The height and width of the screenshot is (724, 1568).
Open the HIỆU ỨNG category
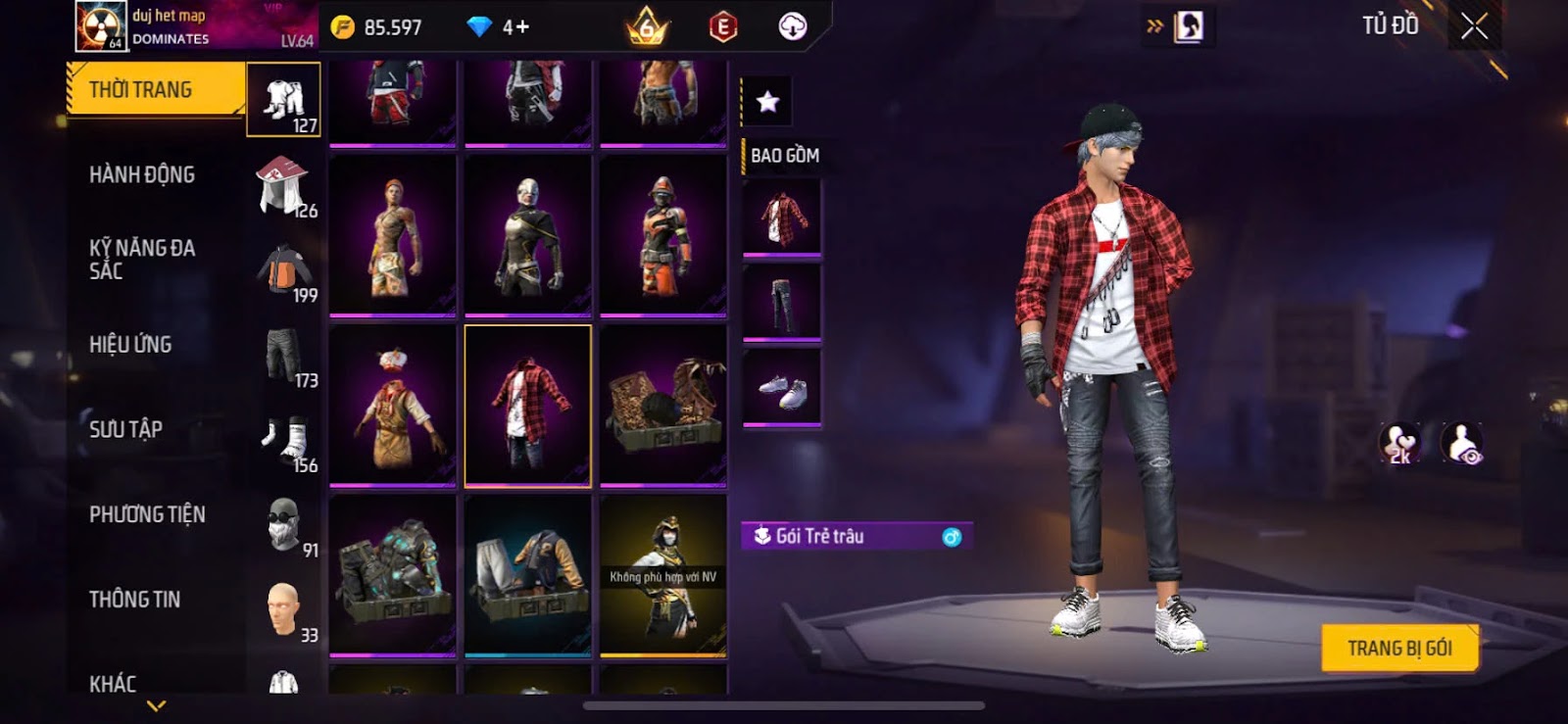tap(130, 345)
